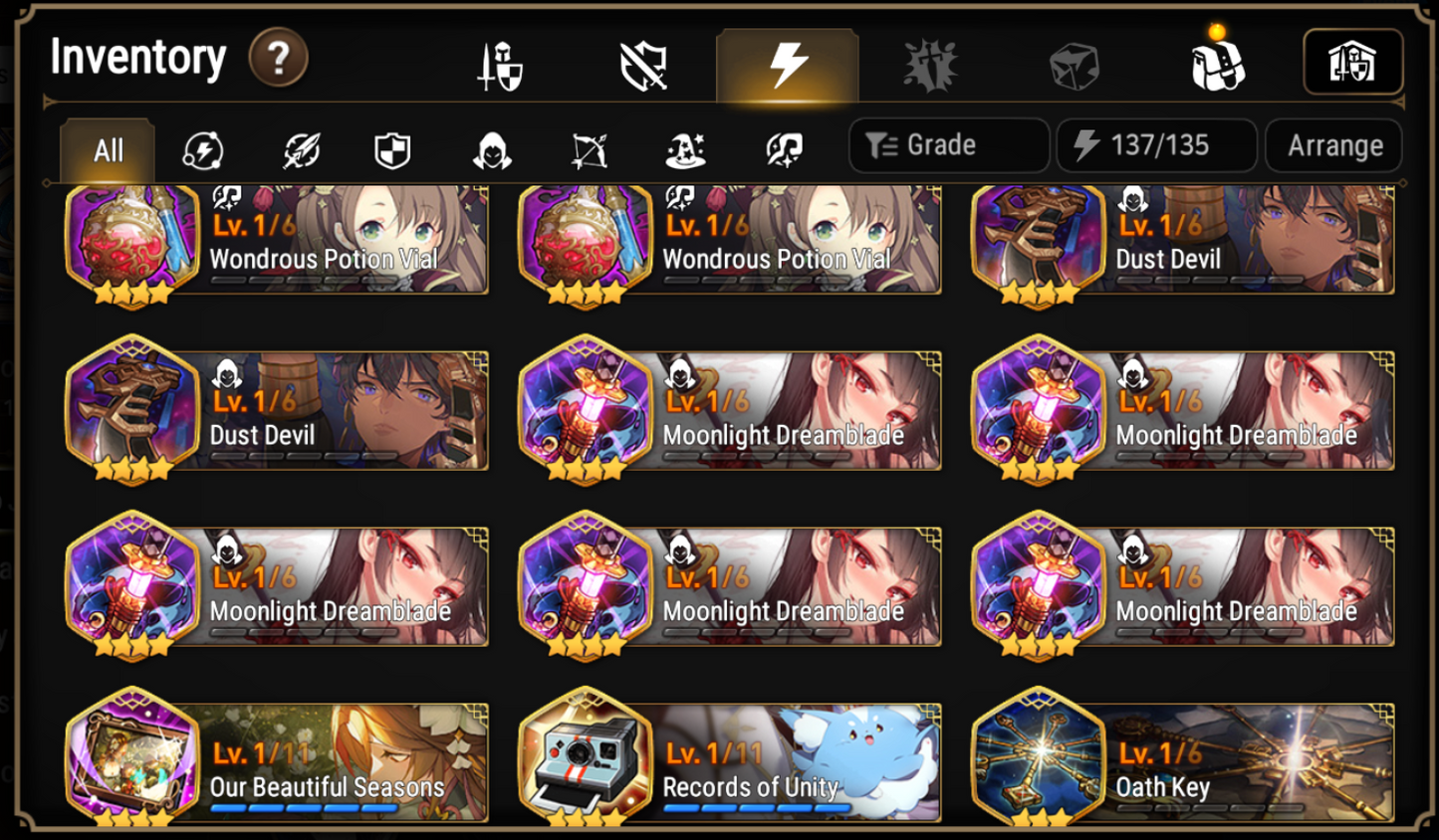Filter artifacts by the Ranger bow icon
Screen dimensions: 1439x840
(x=590, y=150)
